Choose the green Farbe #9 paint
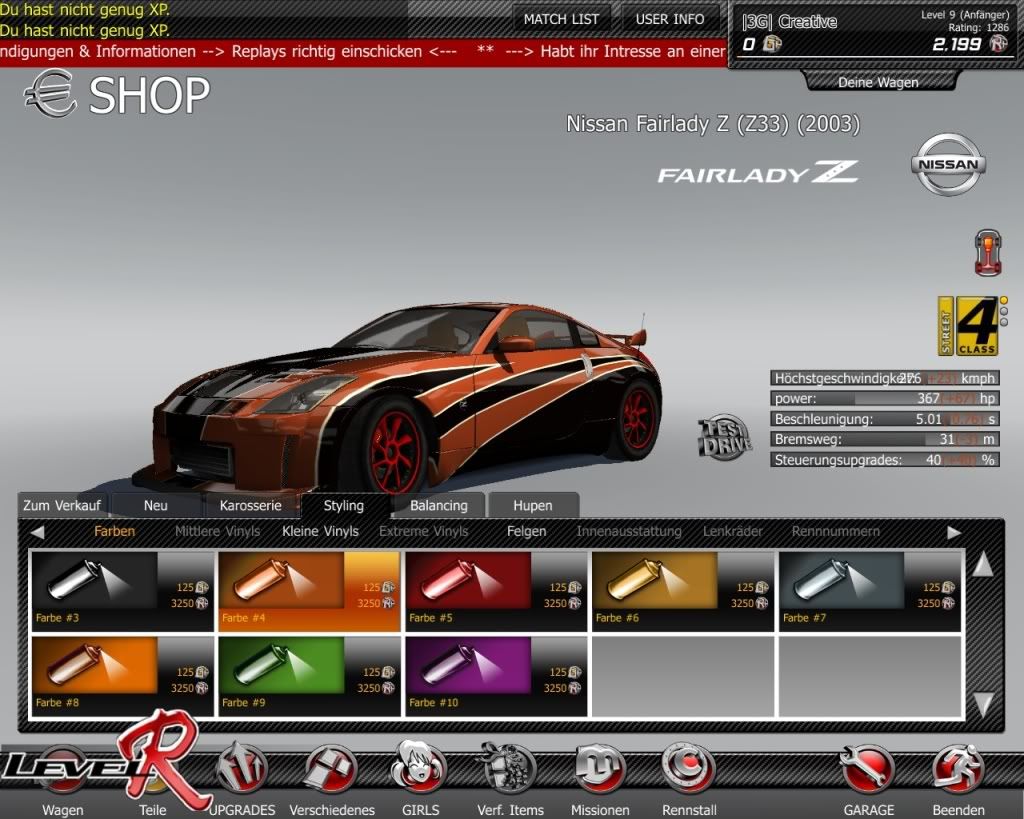This screenshot has width=1024, height=819. coord(308,675)
